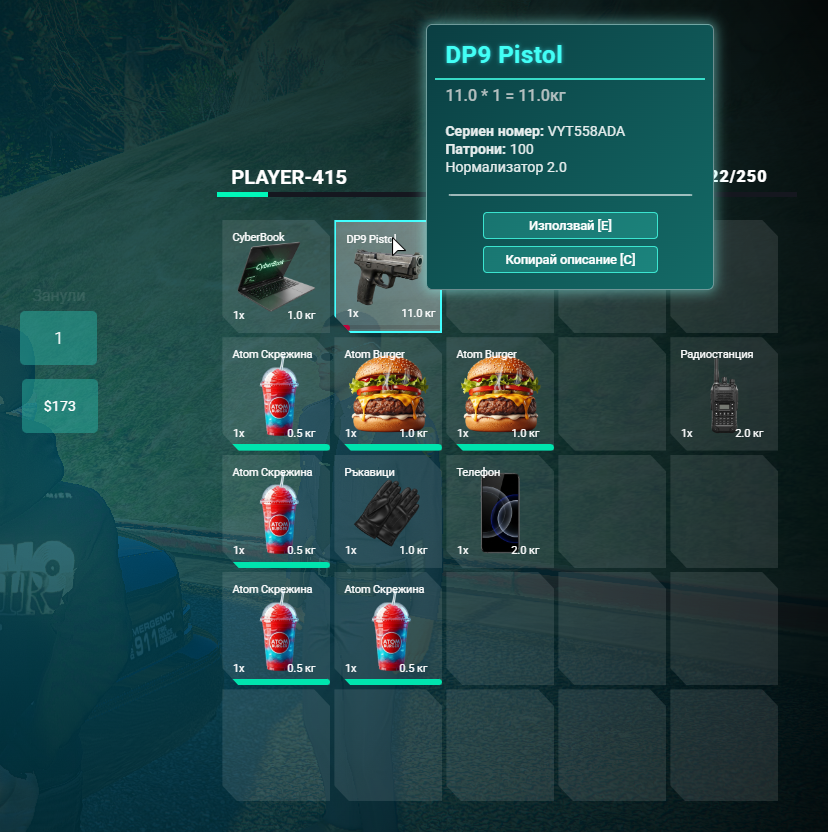828x832 pixels.
Task: Click the Използвай [E] button
Action: (x=570, y=225)
